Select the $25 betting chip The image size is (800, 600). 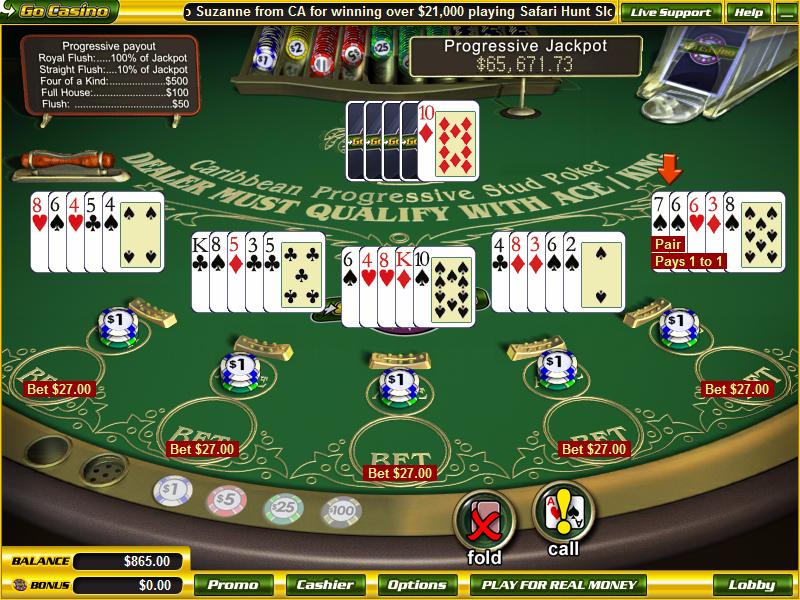coord(283,508)
